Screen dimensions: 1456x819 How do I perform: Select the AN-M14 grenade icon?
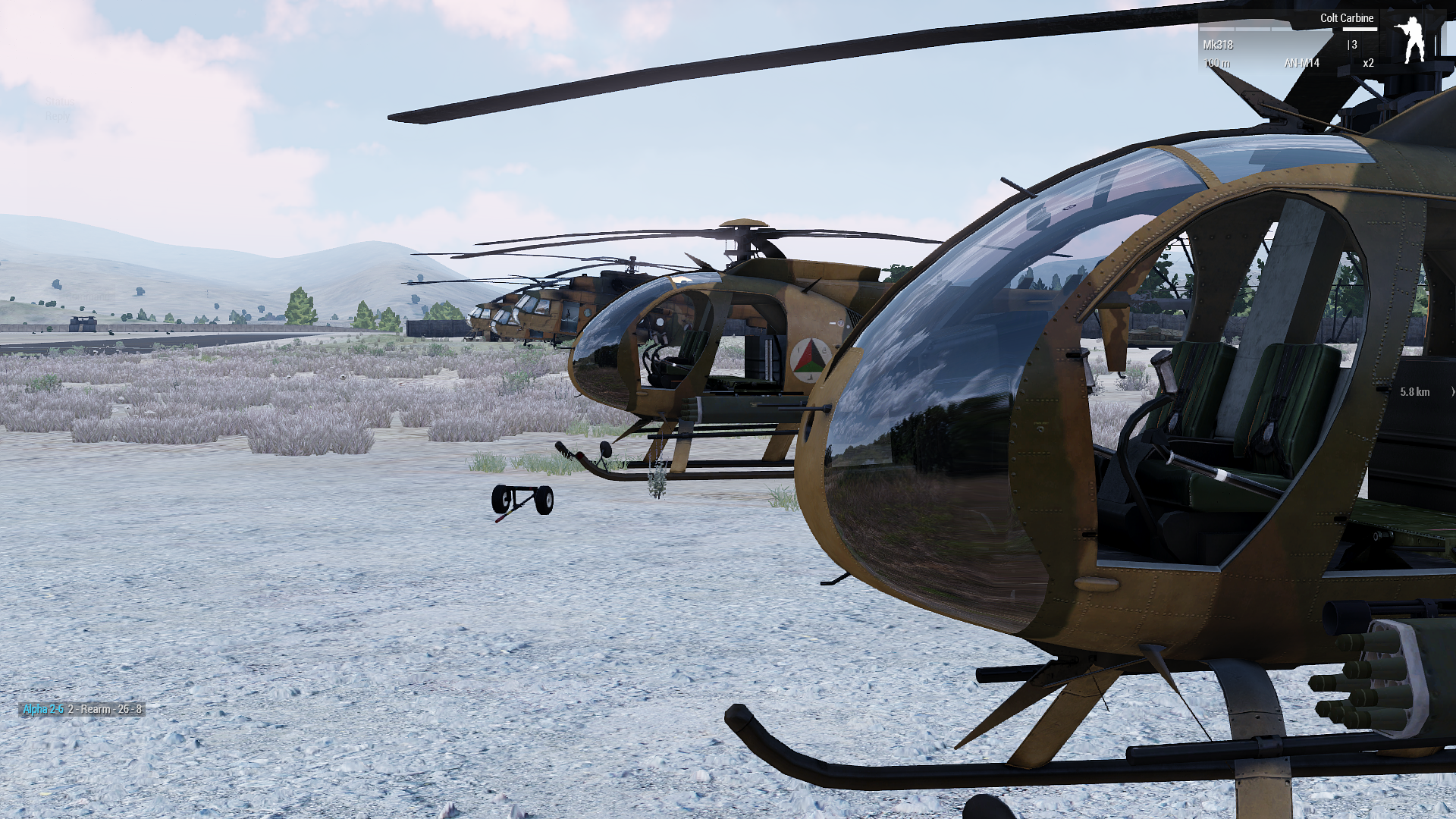pyautogui.click(x=1303, y=62)
